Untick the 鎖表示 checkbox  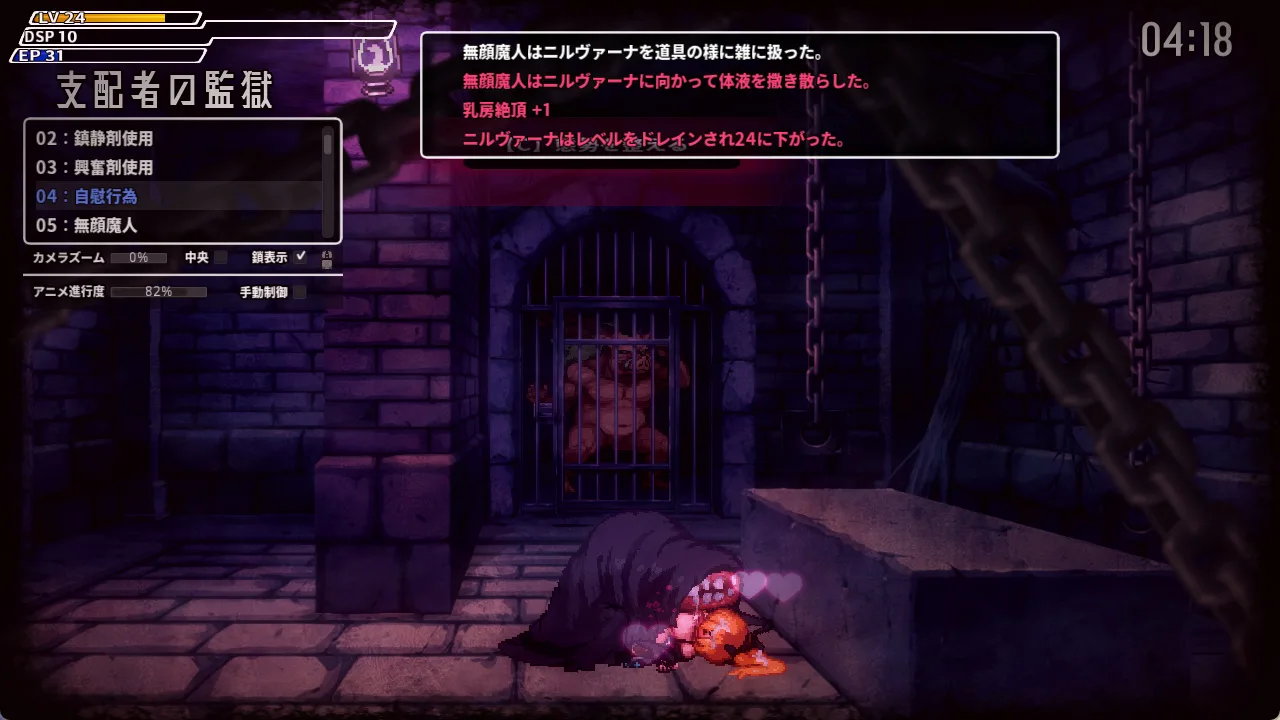pos(301,257)
